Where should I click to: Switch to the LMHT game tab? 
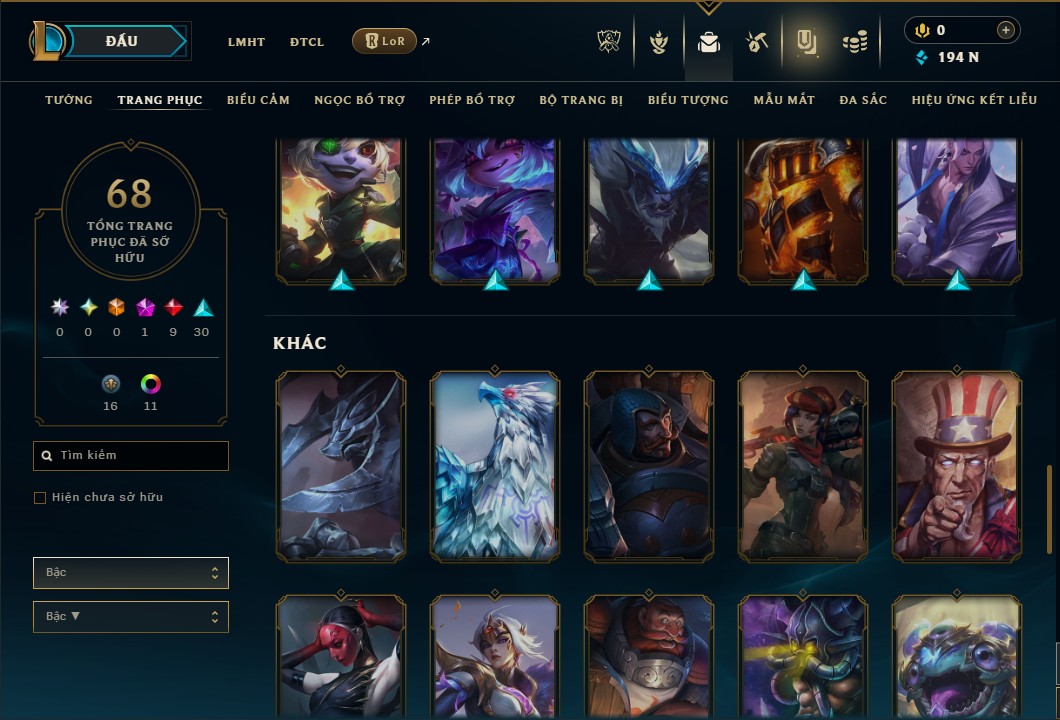246,42
